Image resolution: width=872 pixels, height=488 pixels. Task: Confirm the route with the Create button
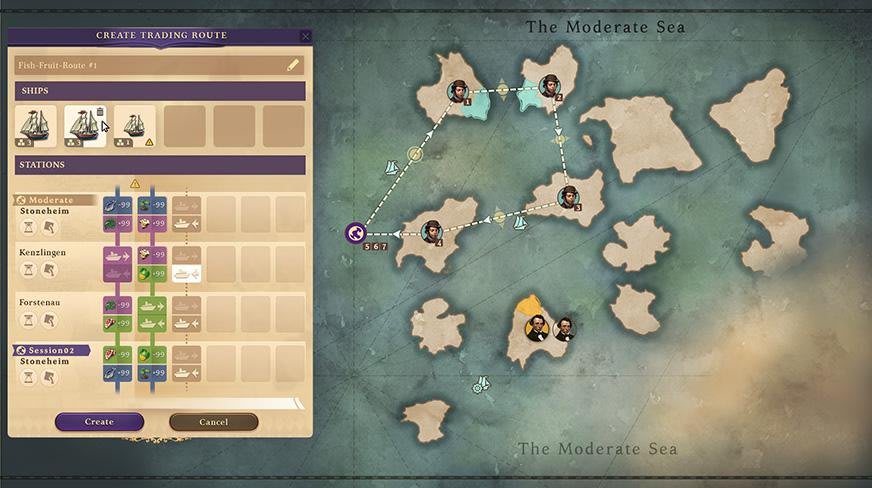tap(99, 422)
